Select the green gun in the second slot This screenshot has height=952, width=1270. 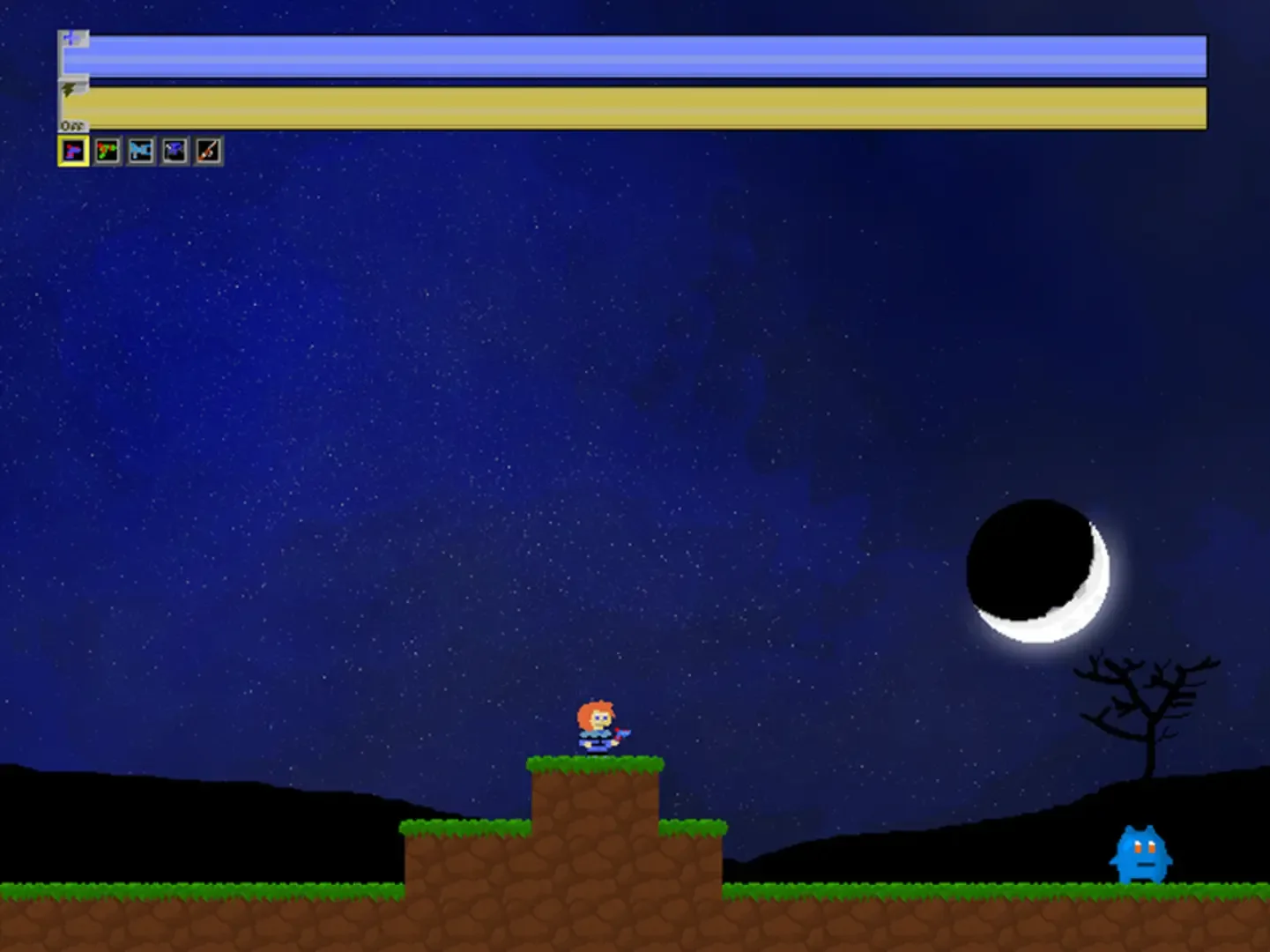tap(108, 151)
